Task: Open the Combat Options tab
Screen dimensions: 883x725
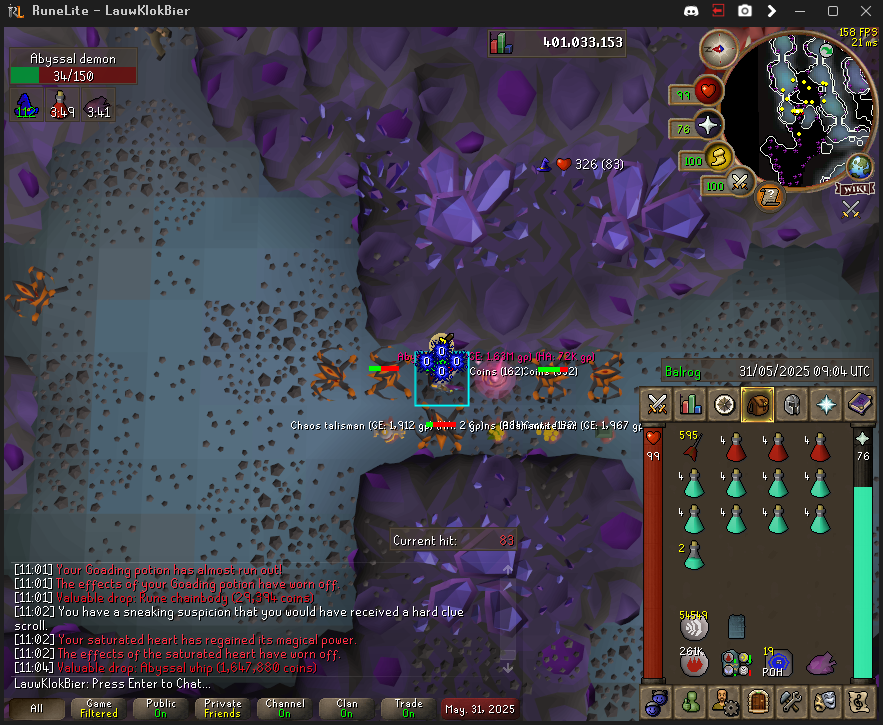Action: coord(657,405)
